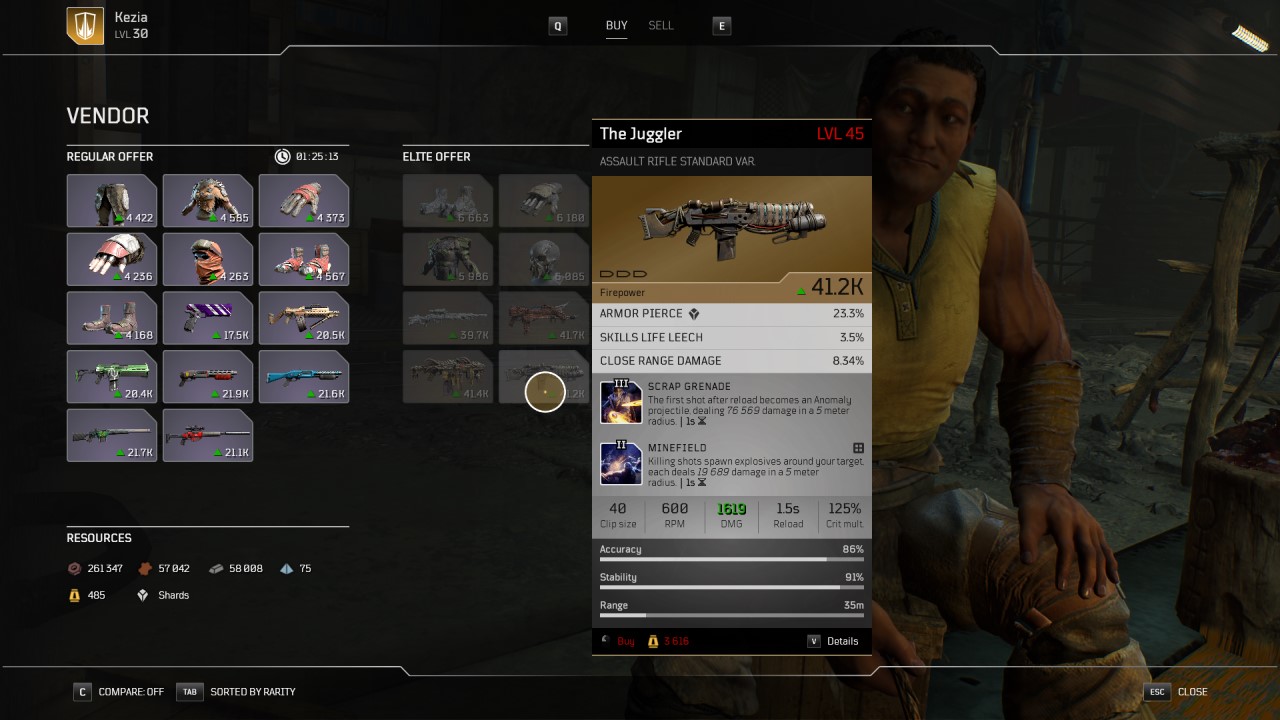
Task: Select the green rifle at 20.4K
Action: [112, 377]
